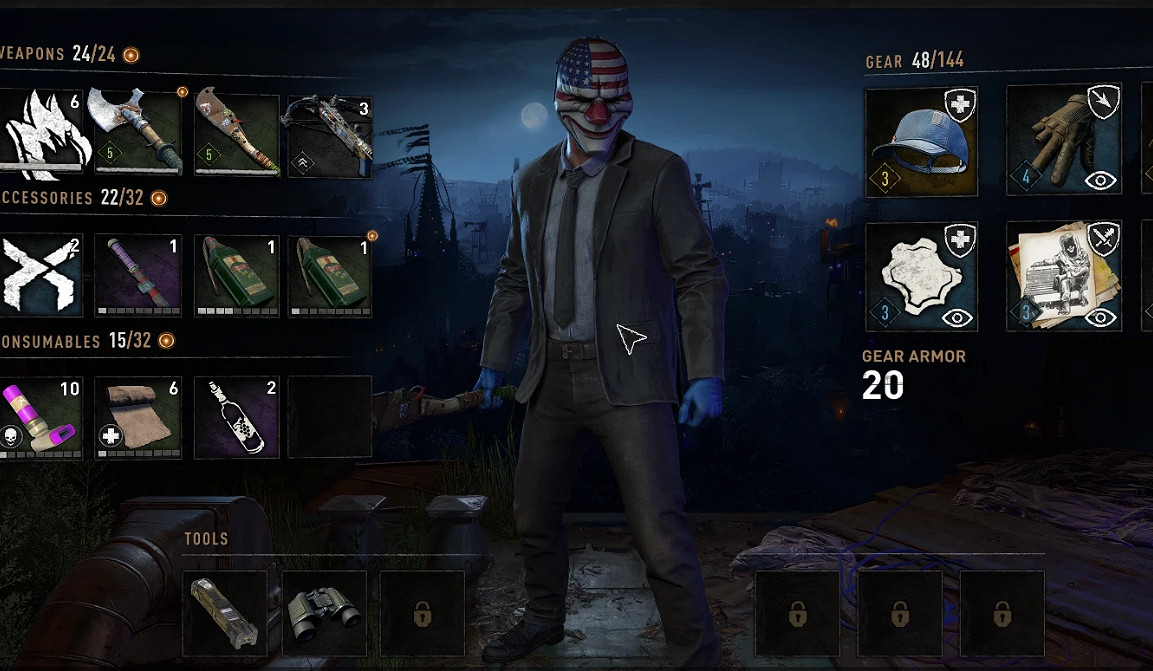Screen dimensions: 1153x671
Task: Select the crossbow weapon slot
Action: click(x=330, y=134)
